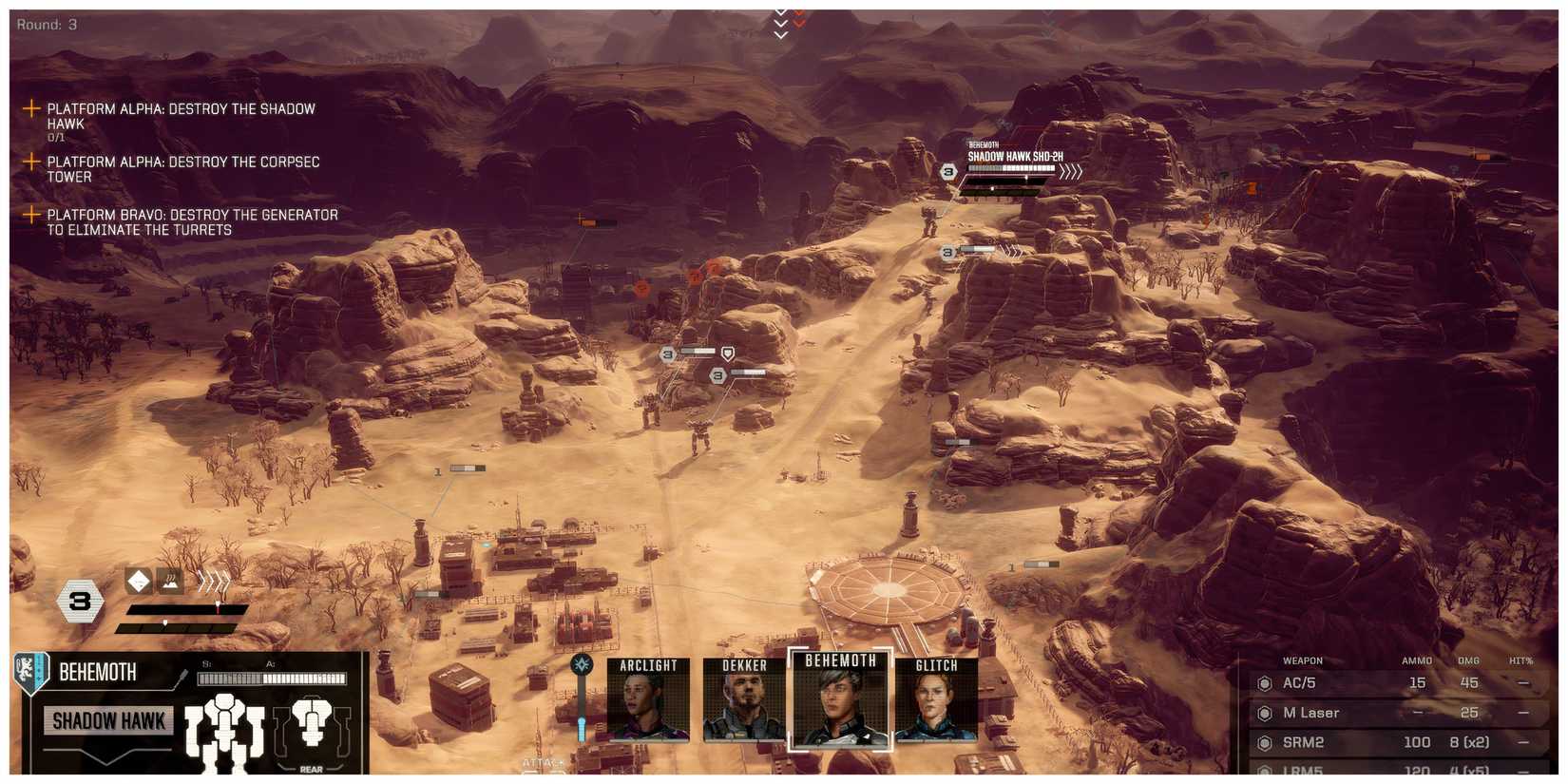Click the evasion chevrons next to Behemoth's badge

point(214,579)
